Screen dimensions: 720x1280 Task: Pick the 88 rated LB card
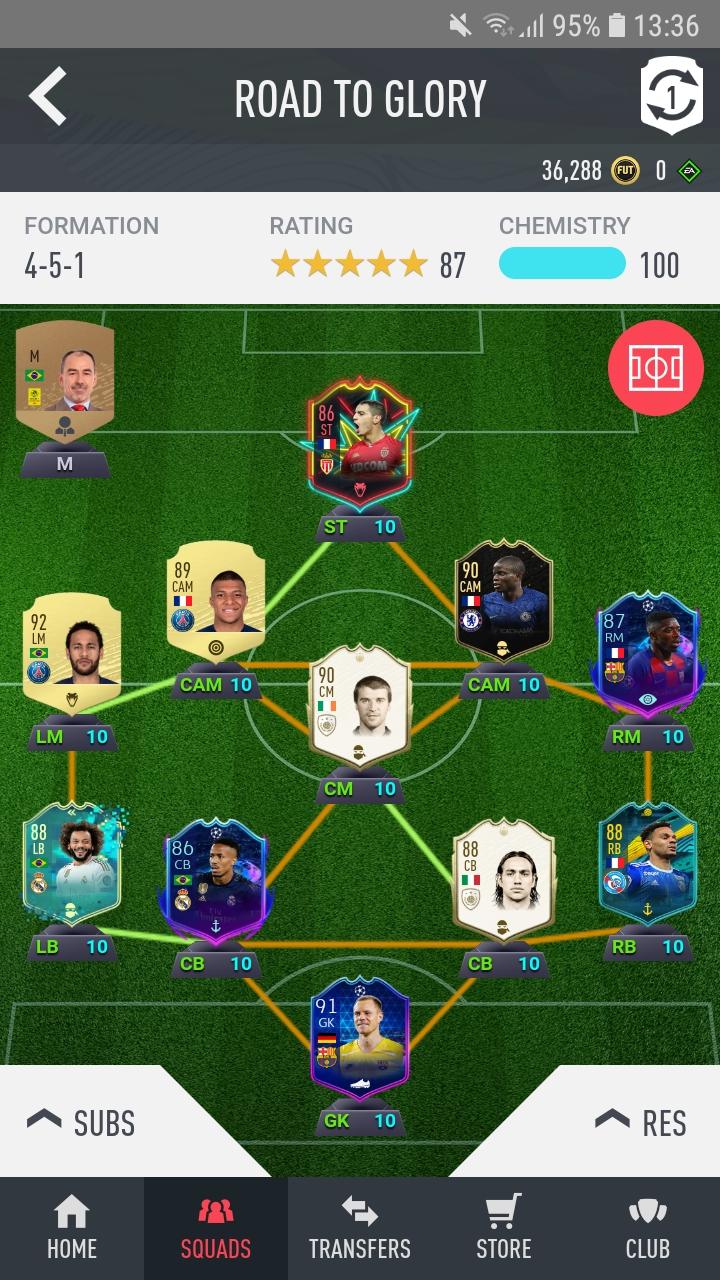pos(72,865)
